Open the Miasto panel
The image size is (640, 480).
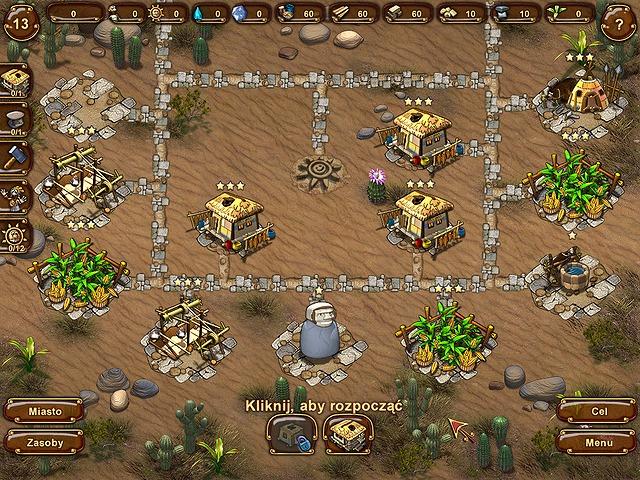pos(43,411)
